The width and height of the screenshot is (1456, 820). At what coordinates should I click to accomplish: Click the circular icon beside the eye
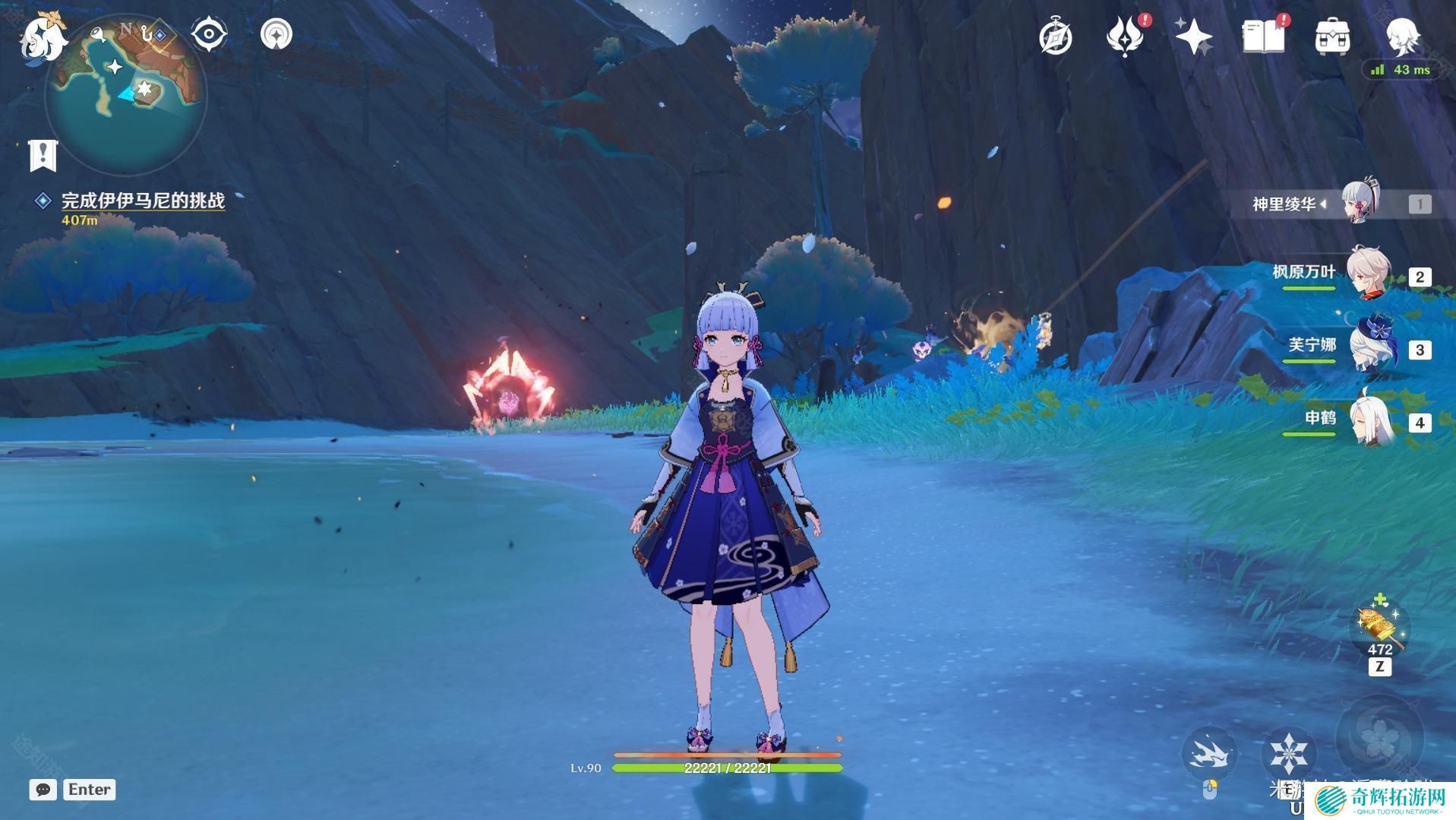click(x=276, y=34)
